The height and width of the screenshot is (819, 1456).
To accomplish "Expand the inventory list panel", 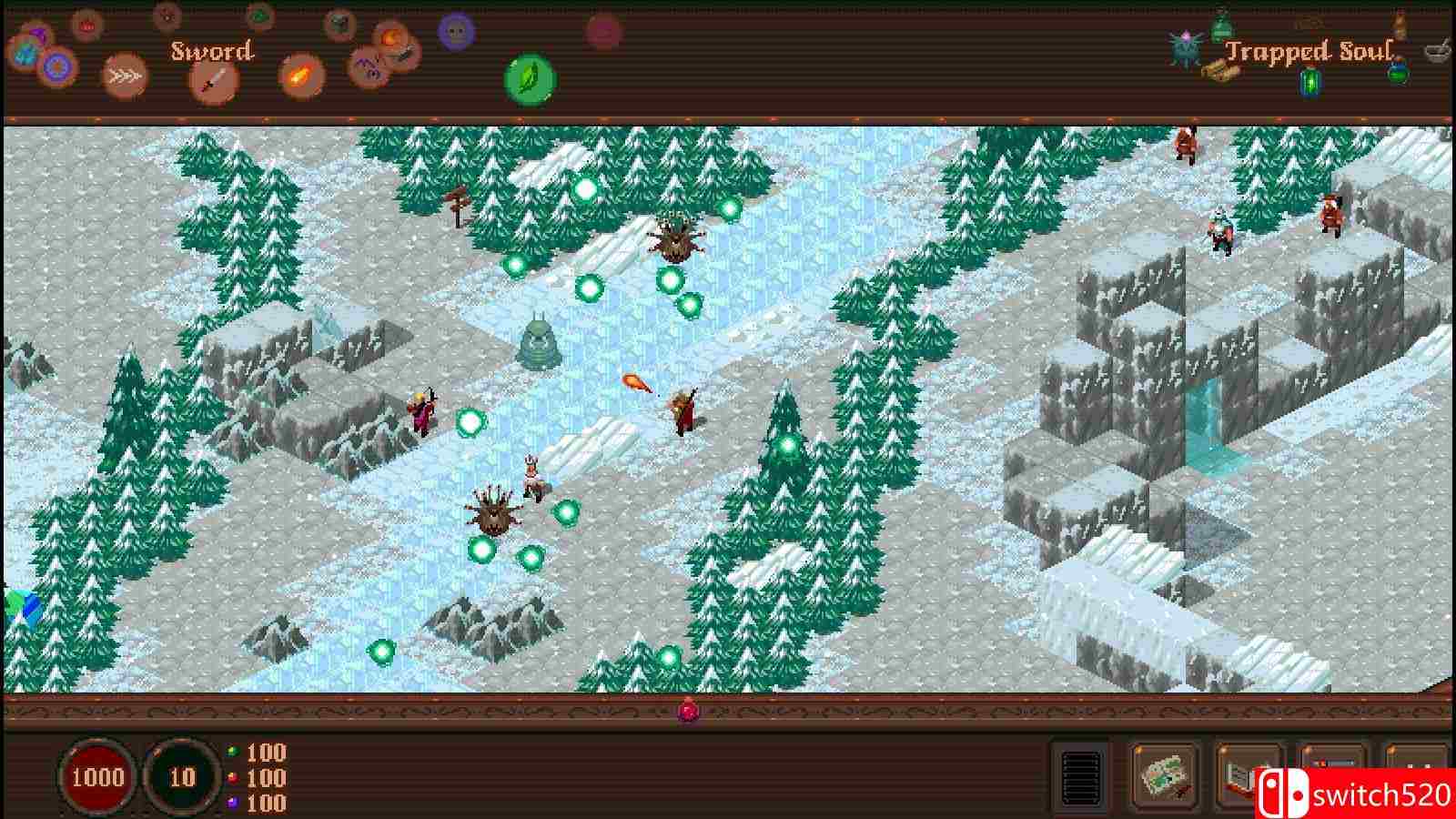I will tap(1082, 776).
